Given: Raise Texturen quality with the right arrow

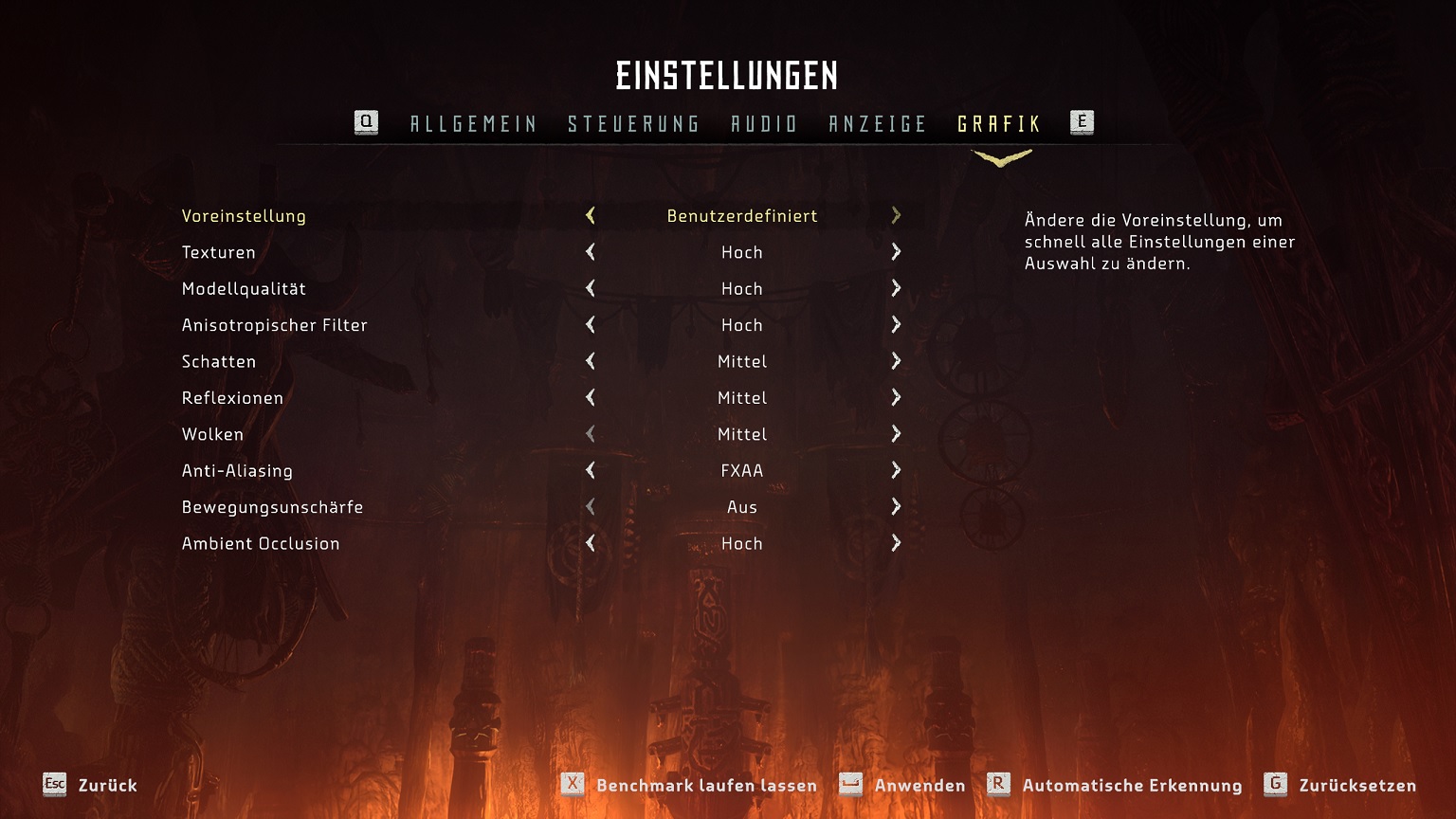Looking at the screenshot, I should tap(895, 252).
